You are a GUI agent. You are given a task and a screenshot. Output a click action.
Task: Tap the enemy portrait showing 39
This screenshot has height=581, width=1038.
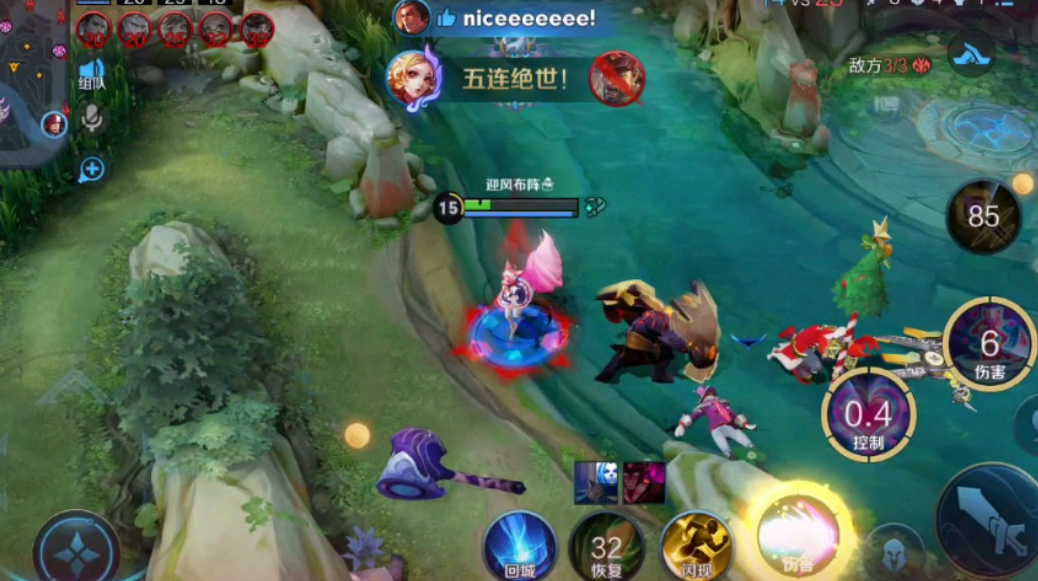[x=257, y=28]
